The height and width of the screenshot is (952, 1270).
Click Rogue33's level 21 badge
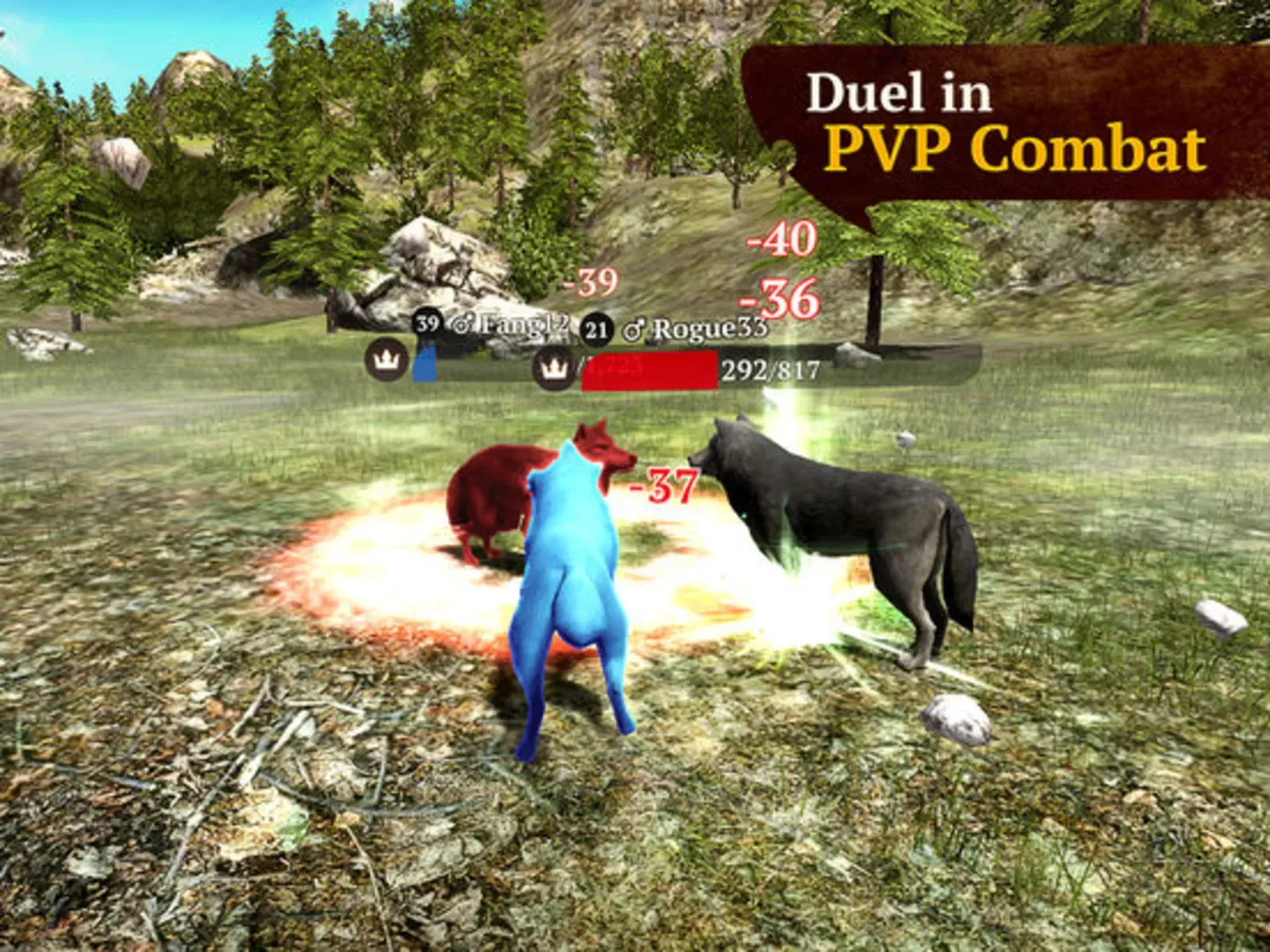(x=596, y=328)
